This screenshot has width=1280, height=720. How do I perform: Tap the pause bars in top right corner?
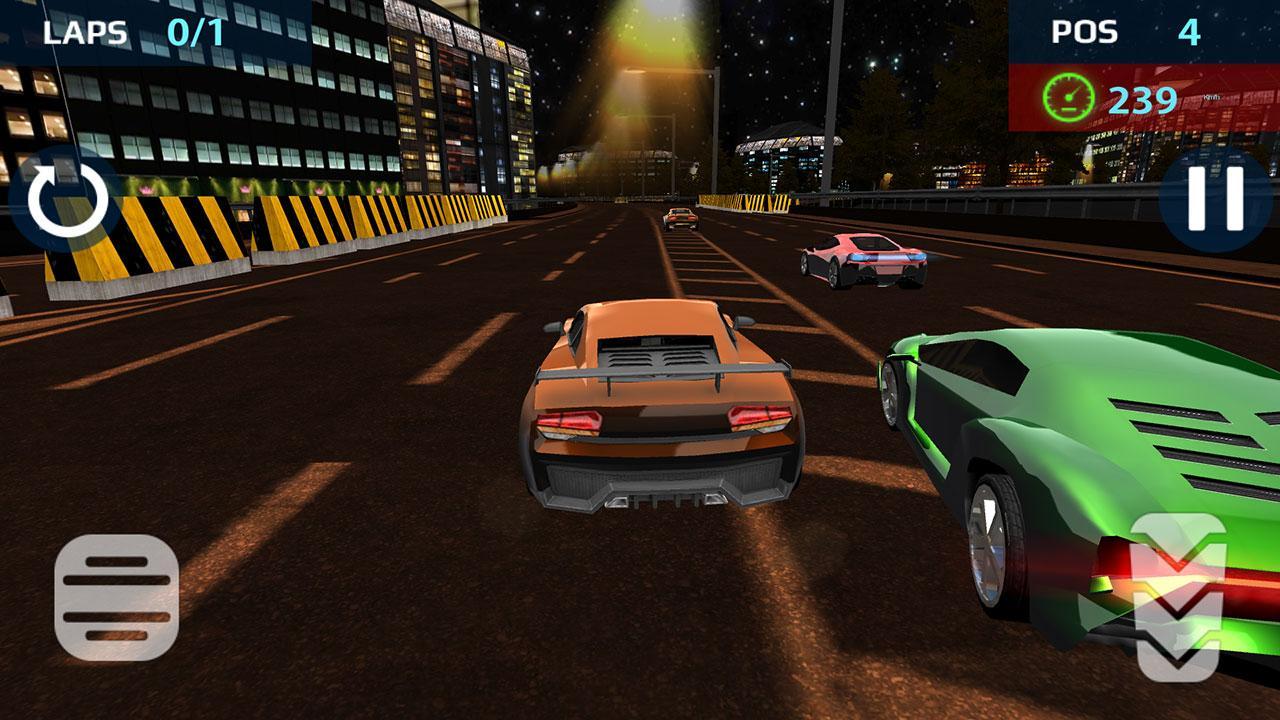click(1215, 199)
